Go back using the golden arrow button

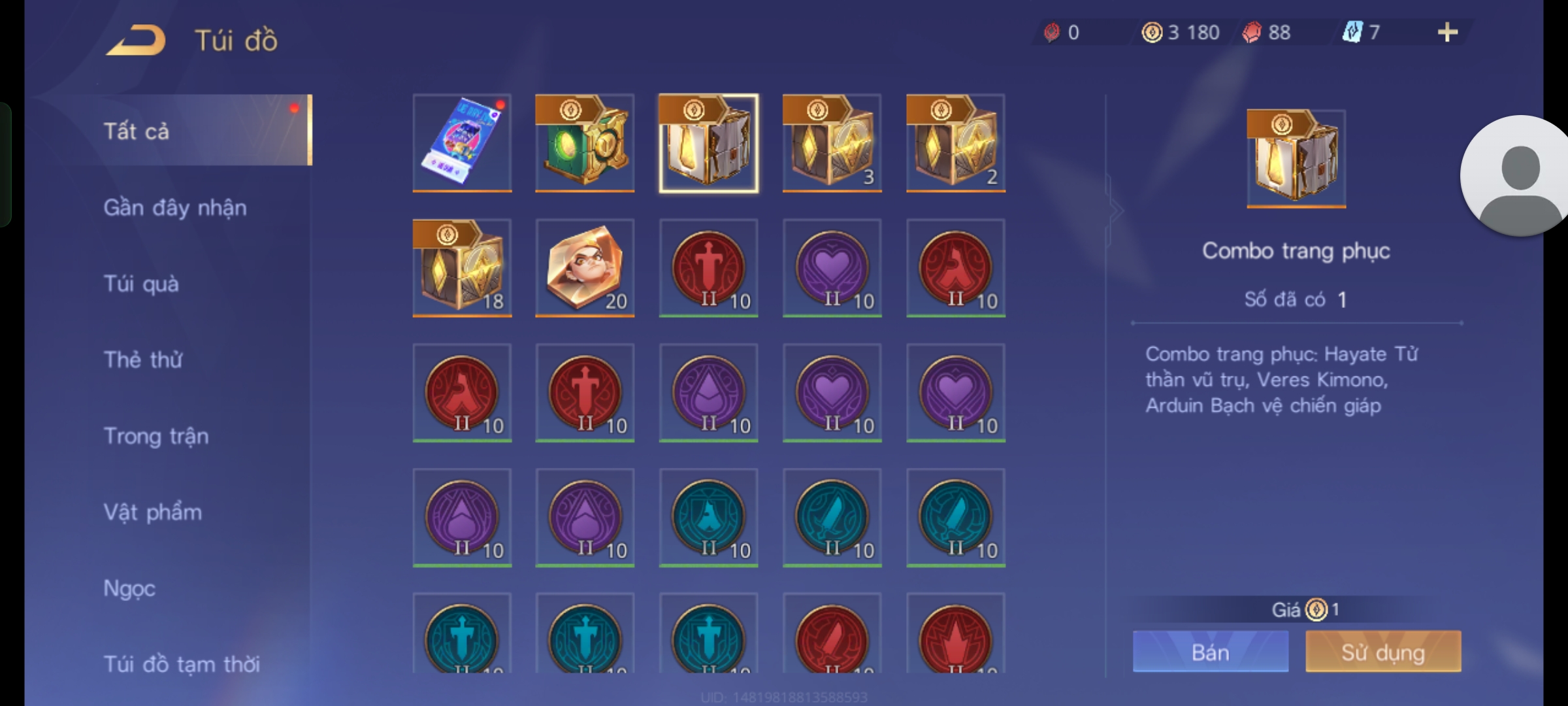[x=137, y=41]
